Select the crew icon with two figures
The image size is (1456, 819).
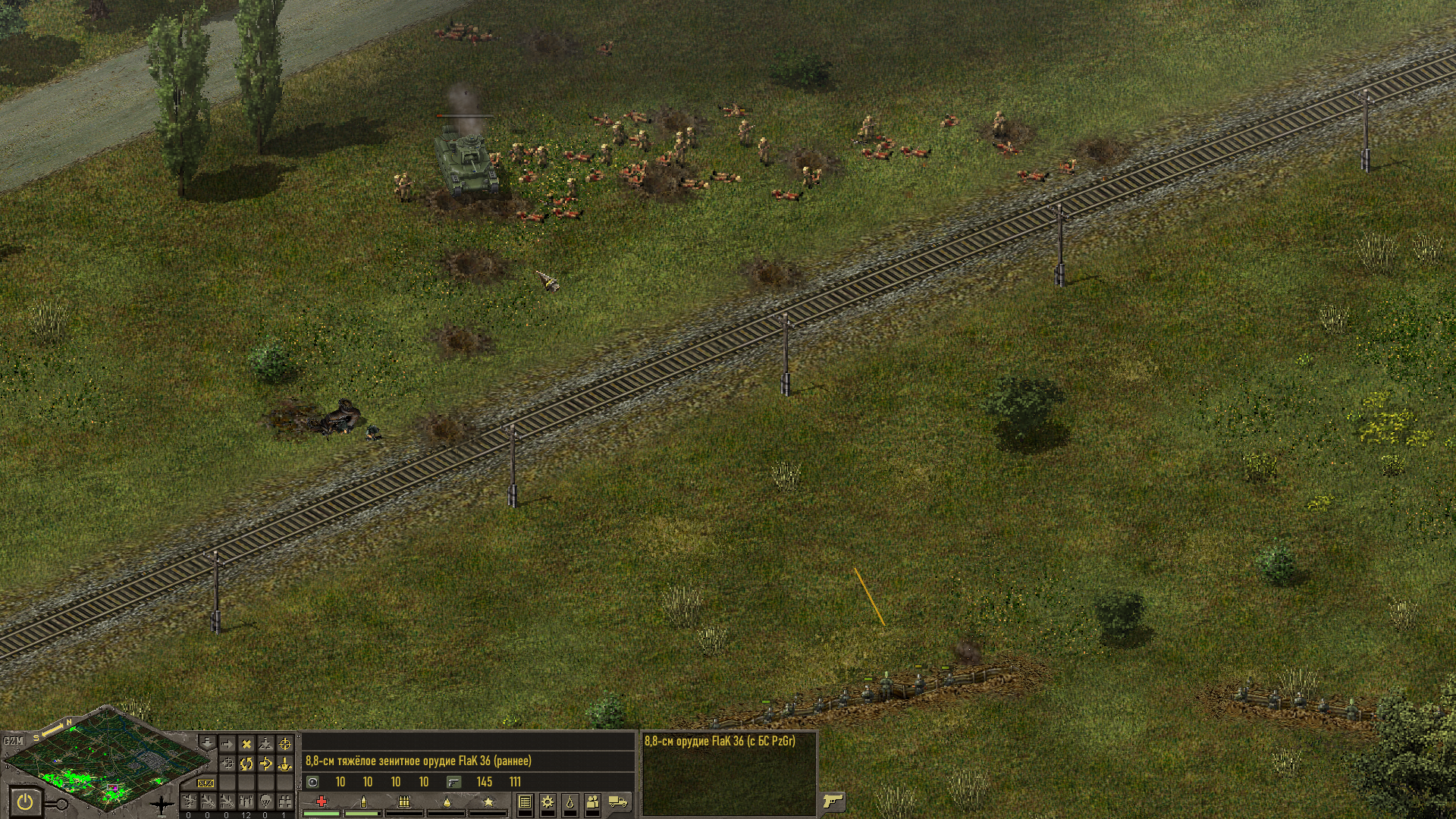click(592, 802)
